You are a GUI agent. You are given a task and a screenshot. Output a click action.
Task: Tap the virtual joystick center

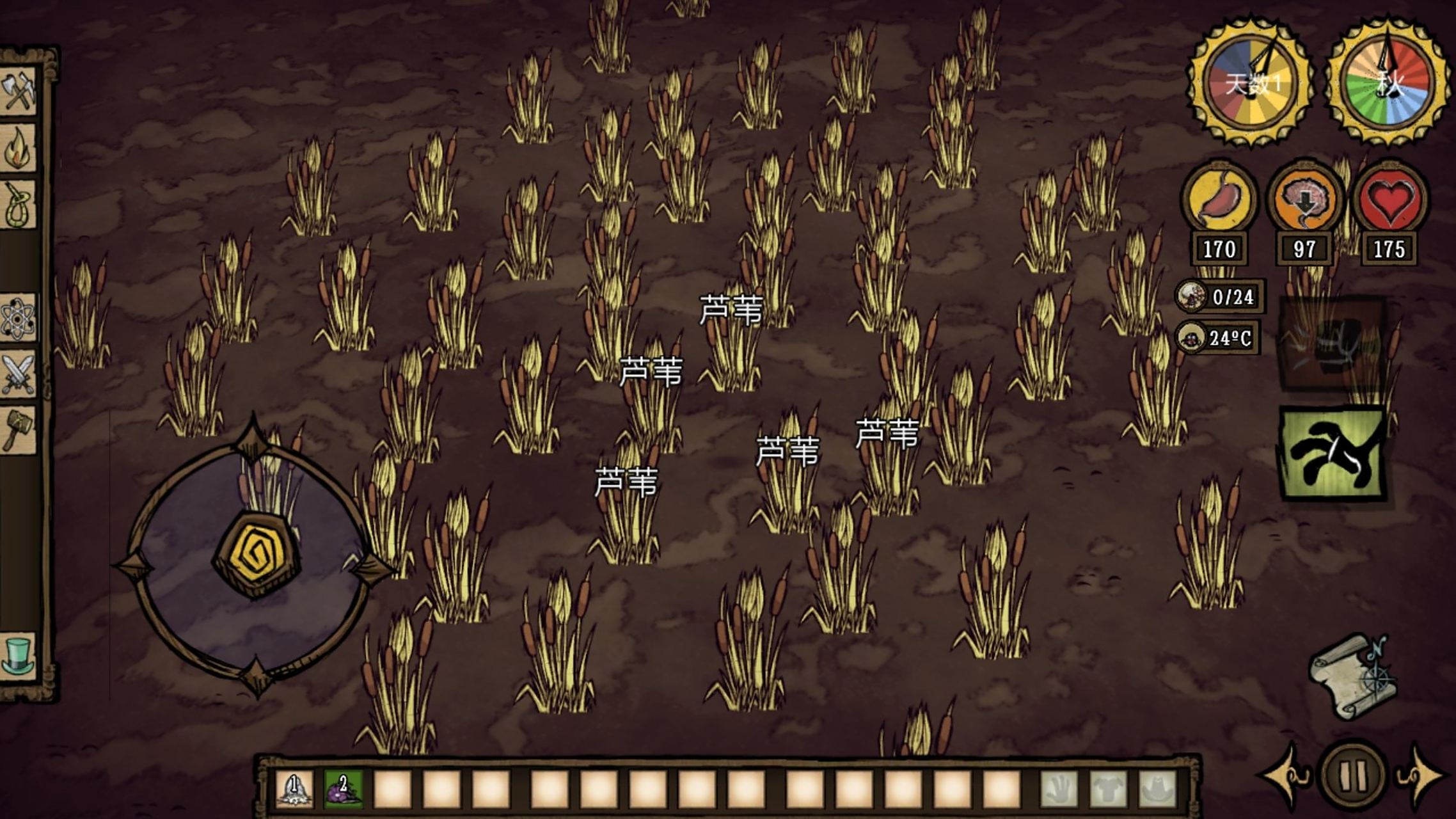click(x=256, y=554)
